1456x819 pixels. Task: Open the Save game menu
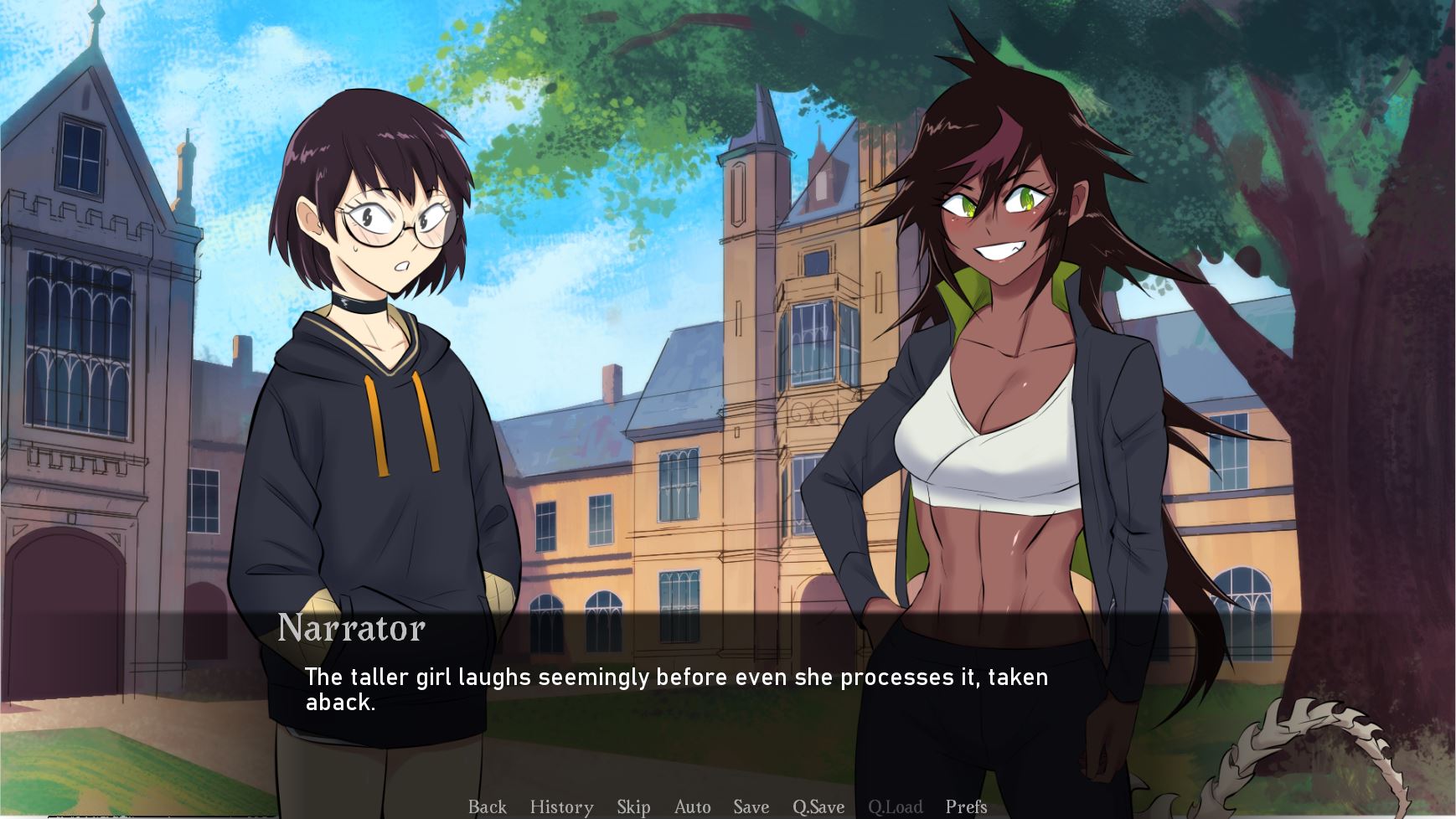[751, 806]
